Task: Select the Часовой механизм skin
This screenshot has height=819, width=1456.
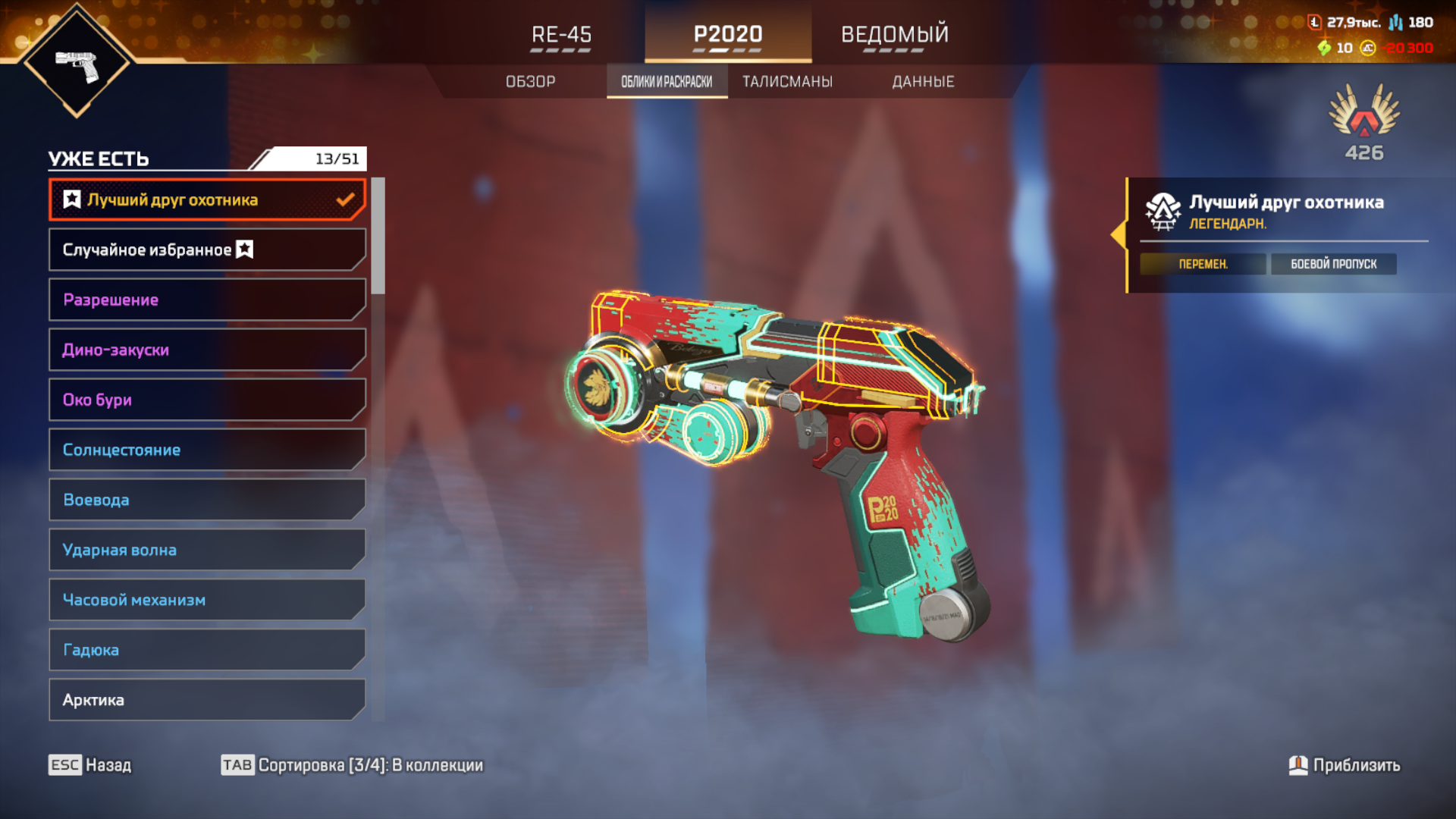Action: 207,601
